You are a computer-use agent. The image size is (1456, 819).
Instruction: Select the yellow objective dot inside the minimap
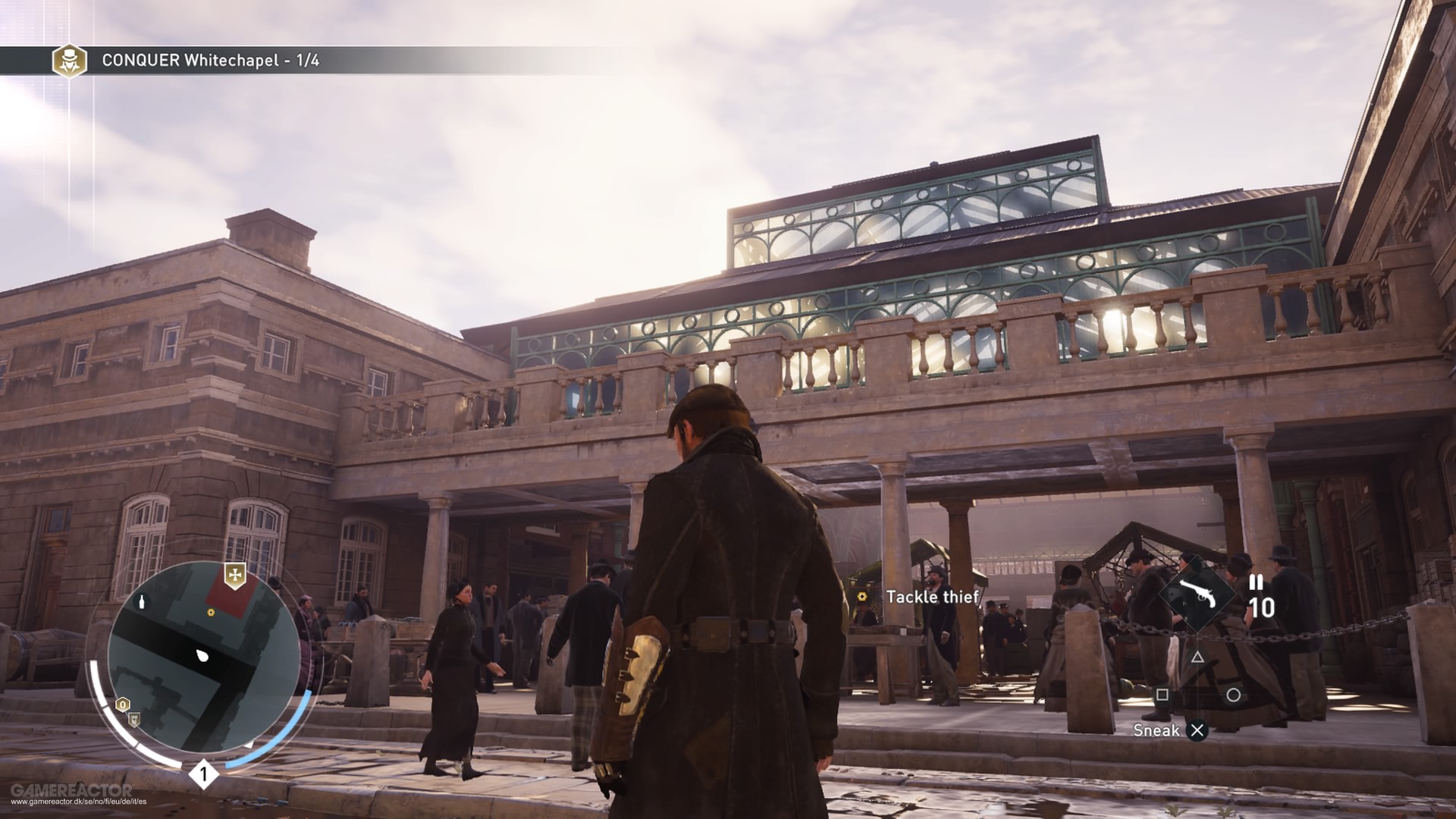pos(211,612)
